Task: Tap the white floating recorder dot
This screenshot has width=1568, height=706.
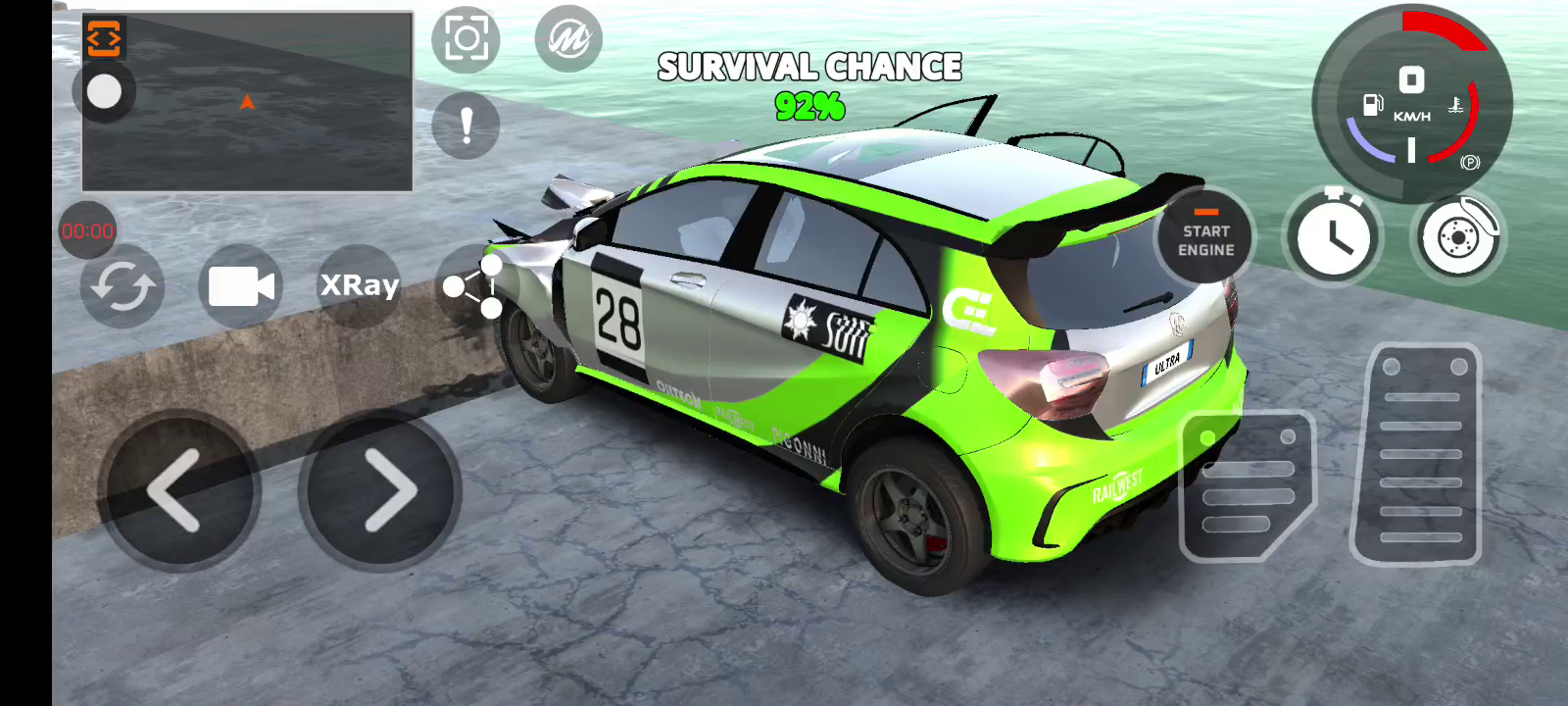Action: [104, 93]
